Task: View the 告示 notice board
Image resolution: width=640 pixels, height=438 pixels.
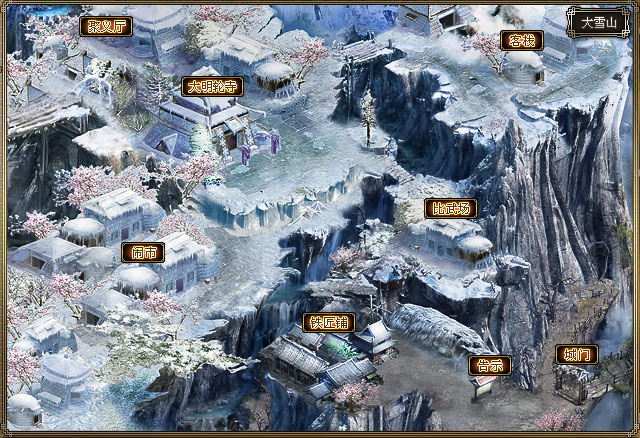Action: pyautogui.click(x=490, y=366)
